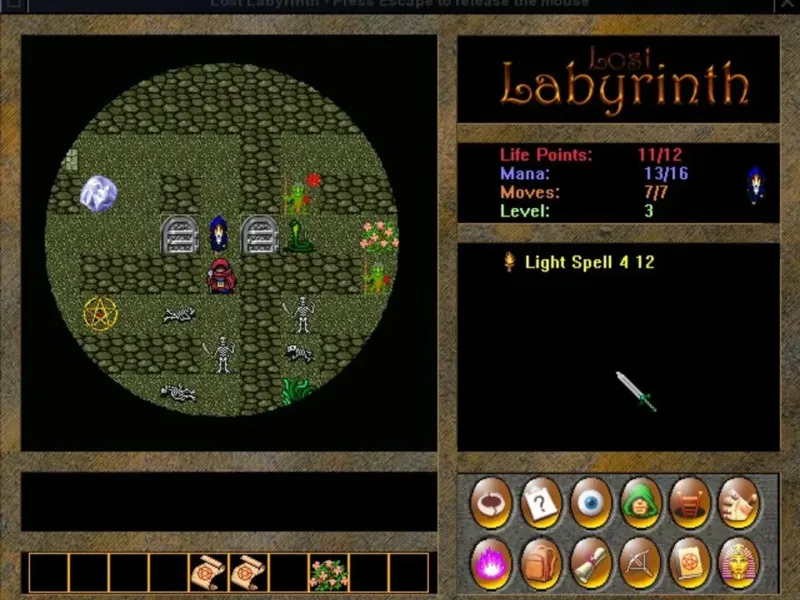
Task: Activate the blue eyeball look button
Action: 591,501
